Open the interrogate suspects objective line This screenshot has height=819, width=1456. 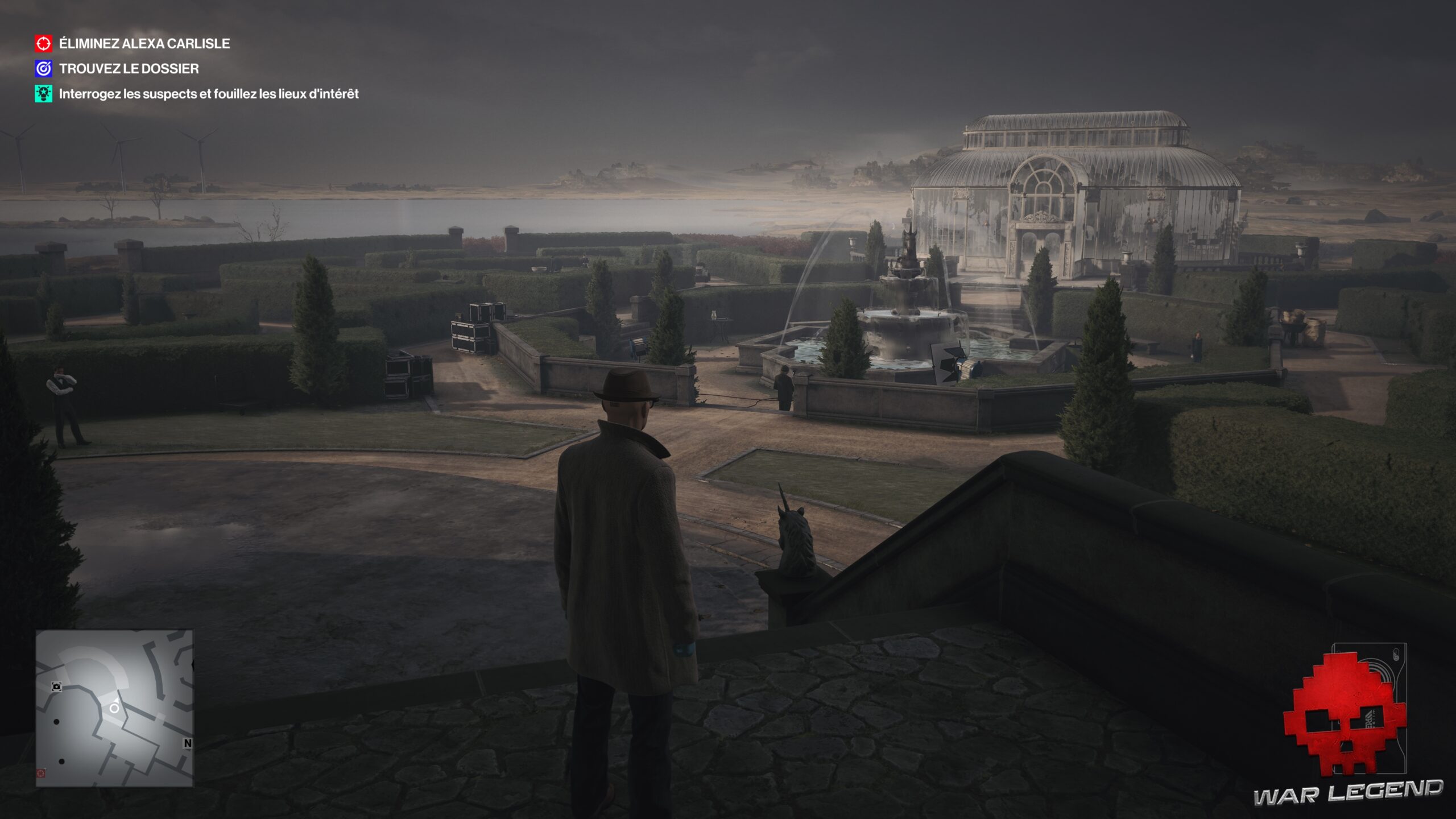[x=209, y=94]
